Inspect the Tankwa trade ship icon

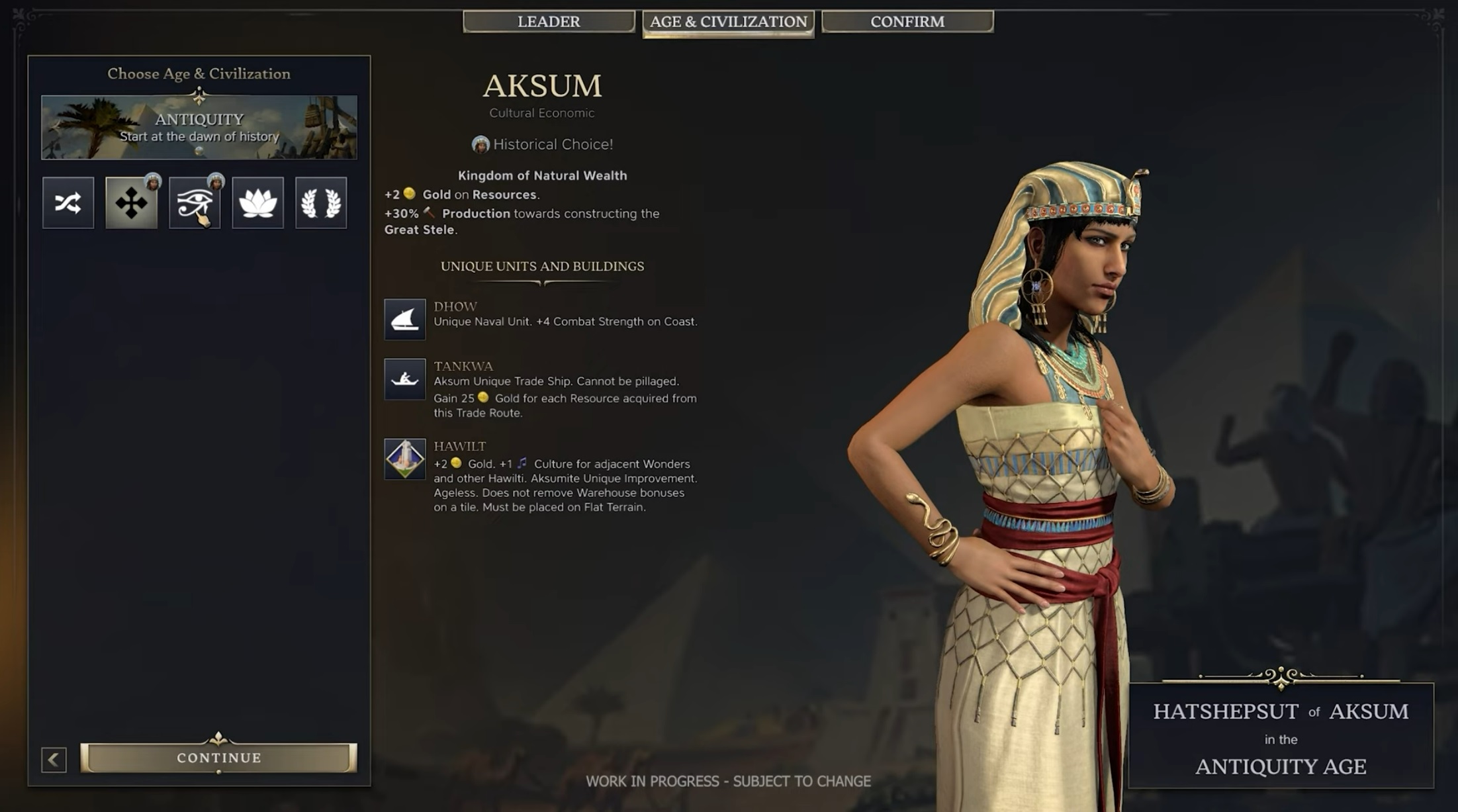coord(405,379)
